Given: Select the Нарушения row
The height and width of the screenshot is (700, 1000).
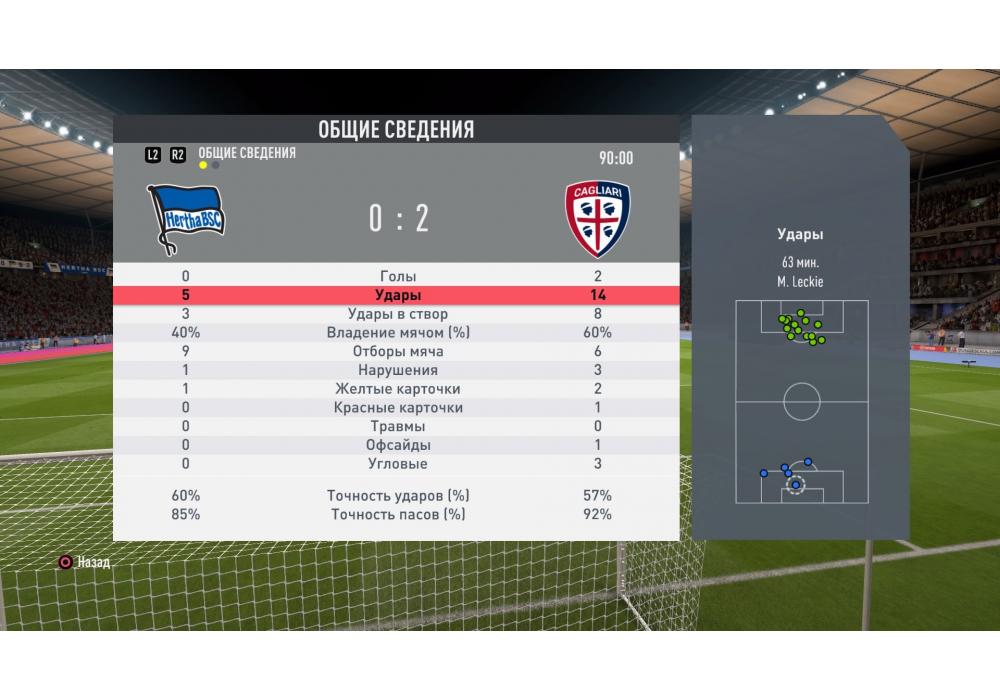Looking at the screenshot, I should click(398, 370).
